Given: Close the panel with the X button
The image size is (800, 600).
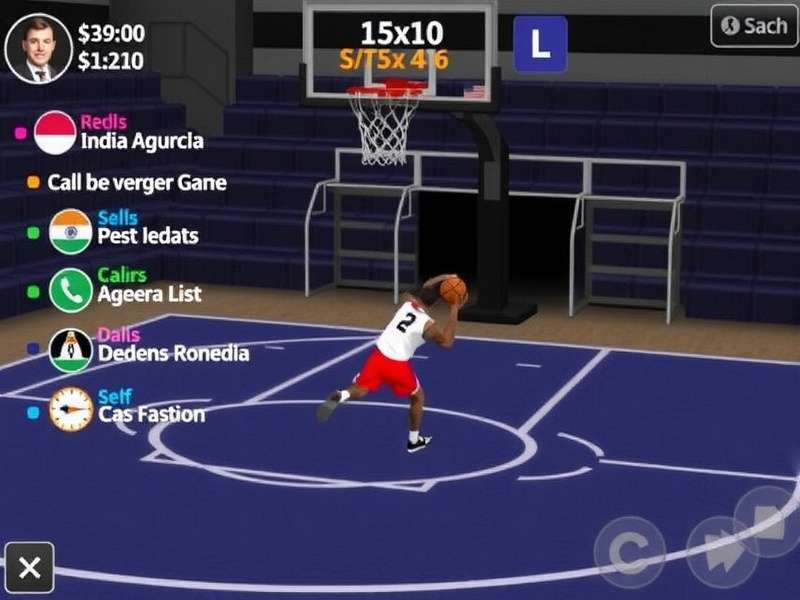Looking at the screenshot, I should pos(30,569).
